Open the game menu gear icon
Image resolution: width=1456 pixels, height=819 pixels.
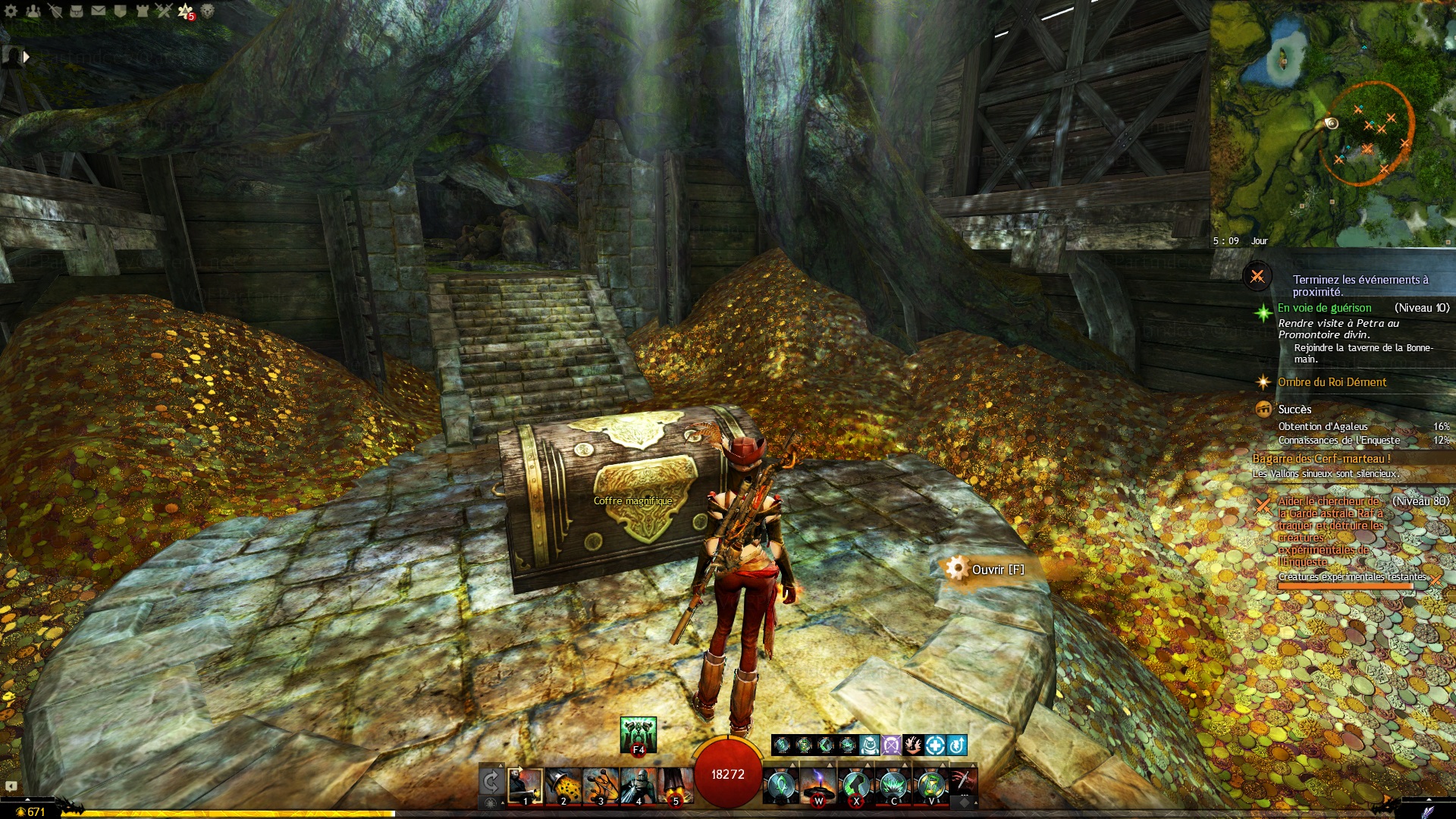[11, 11]
